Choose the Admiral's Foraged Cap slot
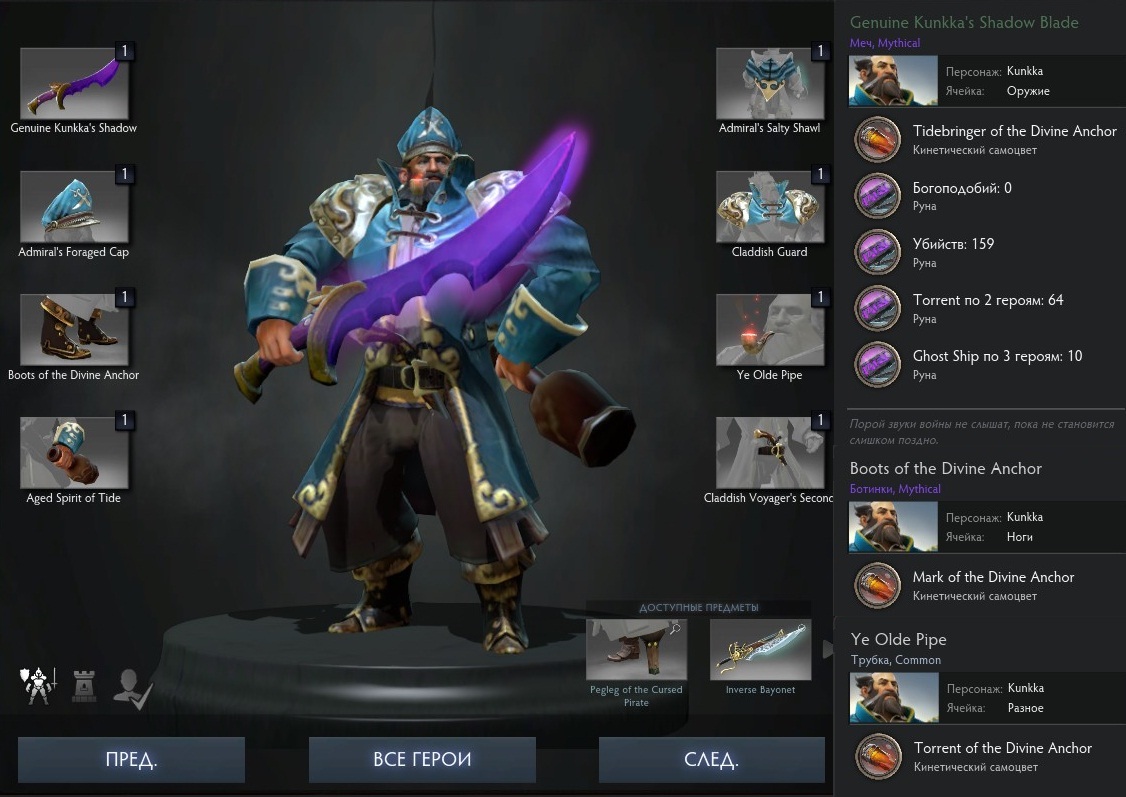This screenshot has height=797, width=1126. pyautogui.click(x=74, y=207)
